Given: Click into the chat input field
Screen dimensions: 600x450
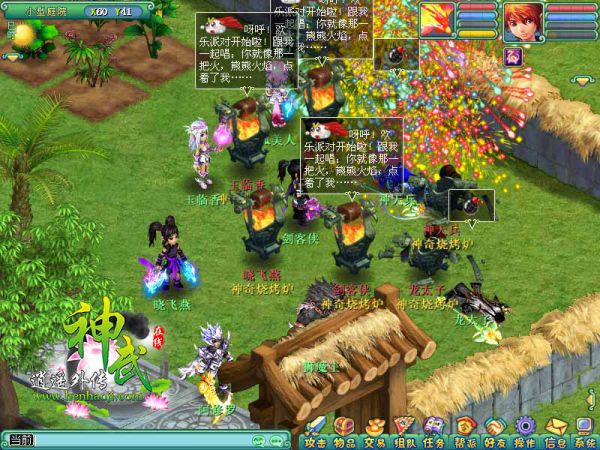Looking at the screenshot, I should pyautogui.click(x=140, y=440).
